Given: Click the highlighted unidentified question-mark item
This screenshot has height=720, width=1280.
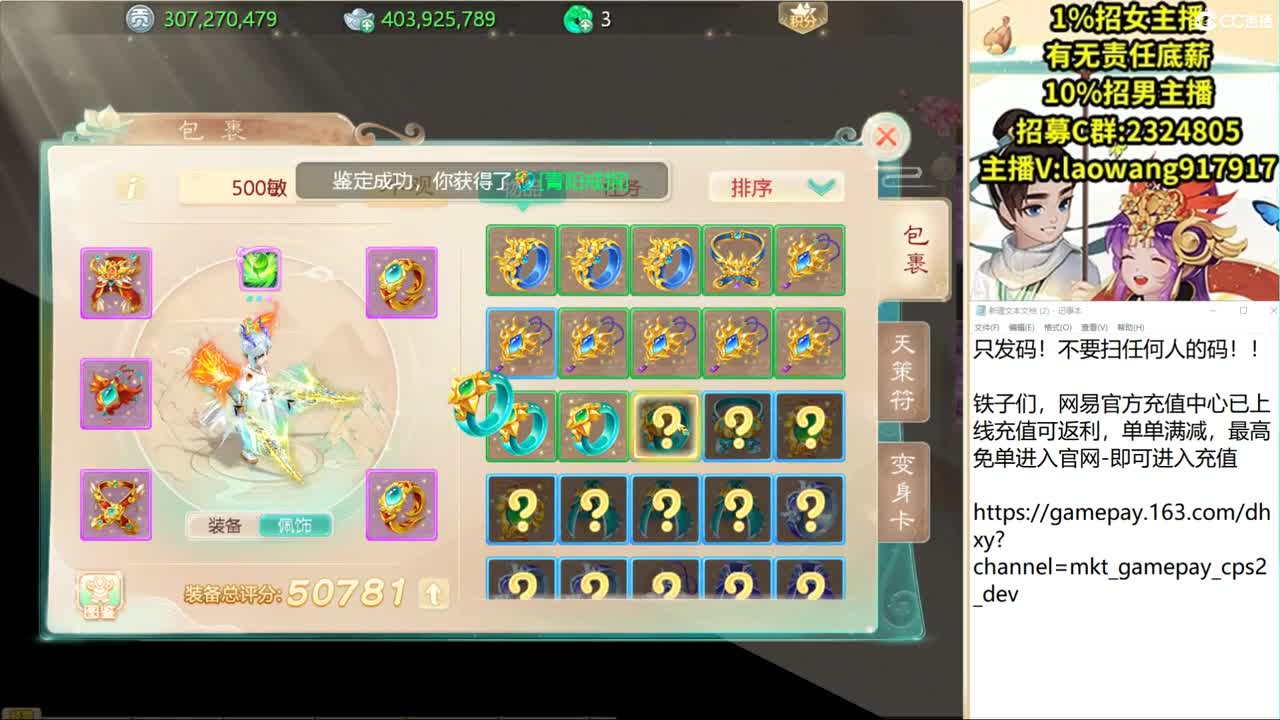Looking at the screenshot, I should tap(665, 425).
